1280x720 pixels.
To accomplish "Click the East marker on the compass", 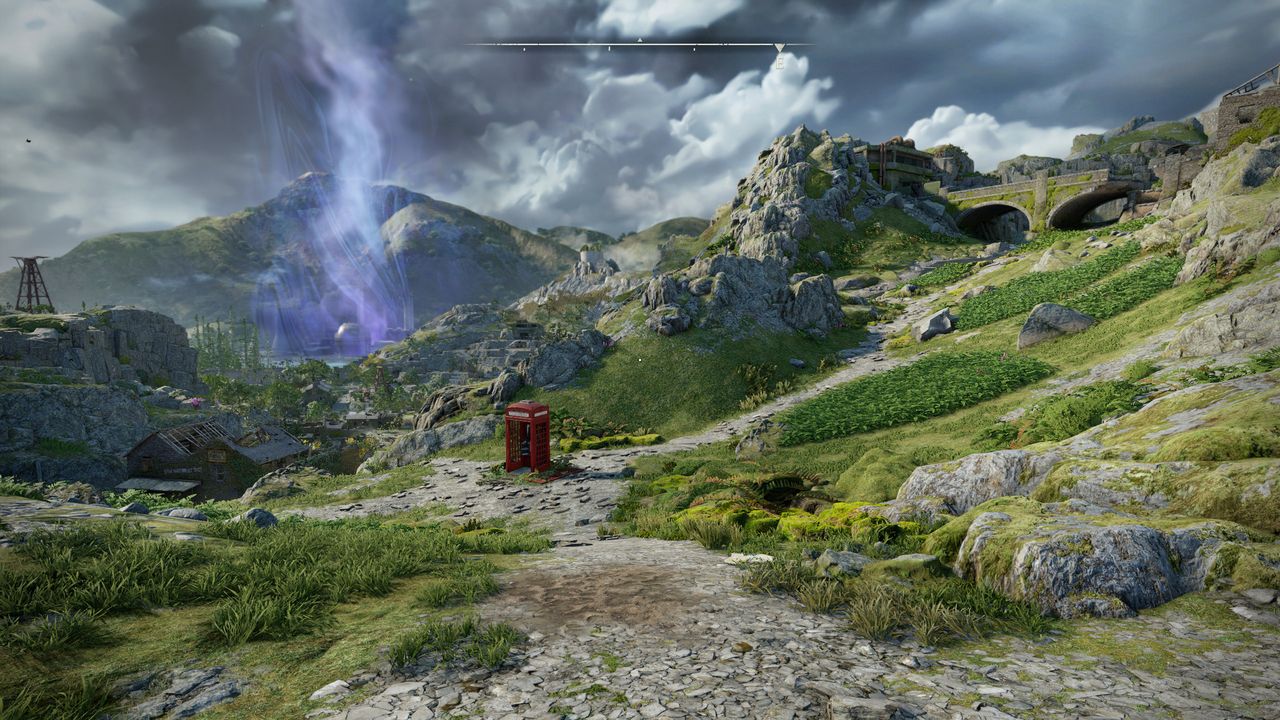I will coord(779,61).
